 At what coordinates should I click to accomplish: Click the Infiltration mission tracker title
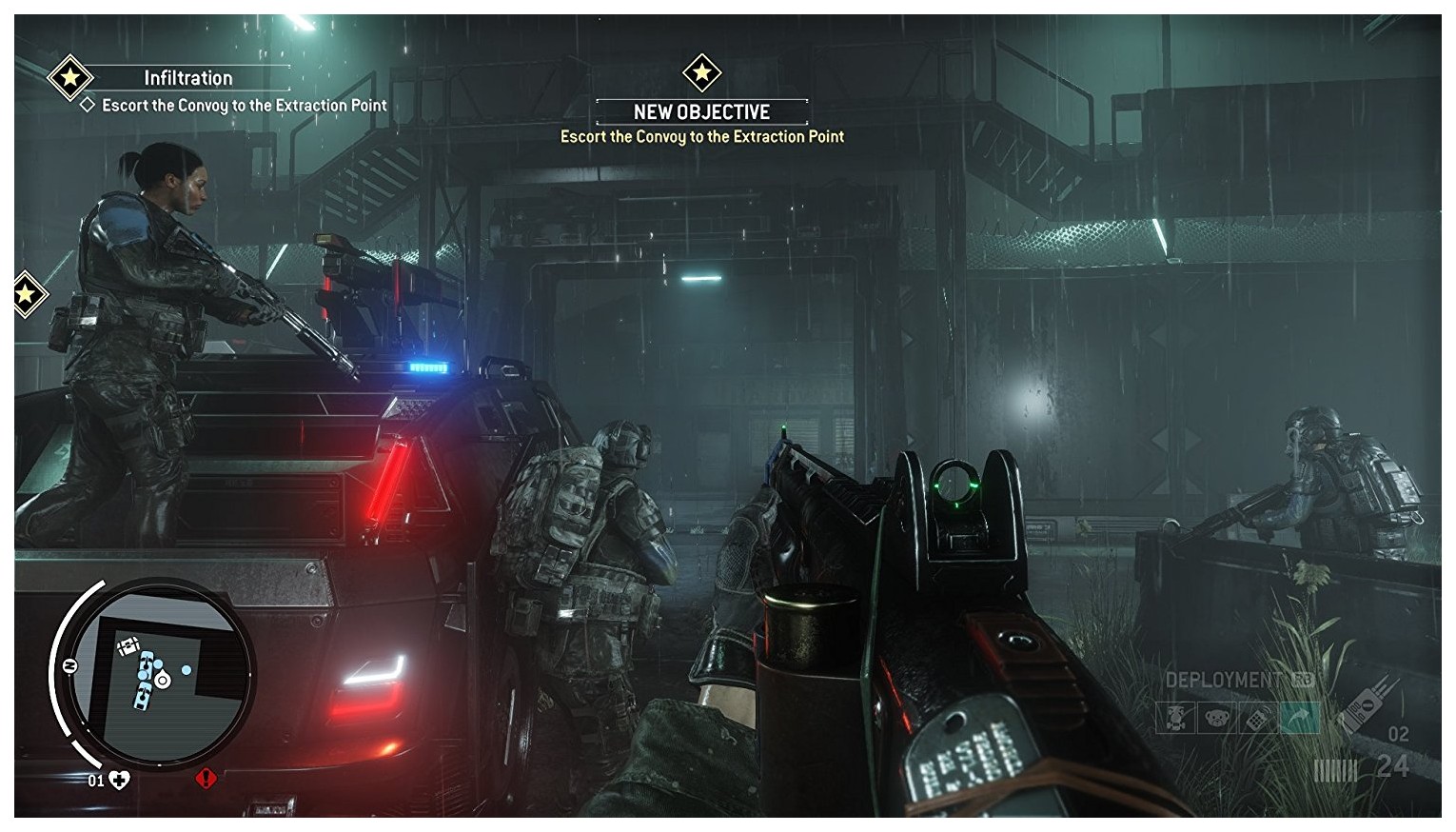187,78
